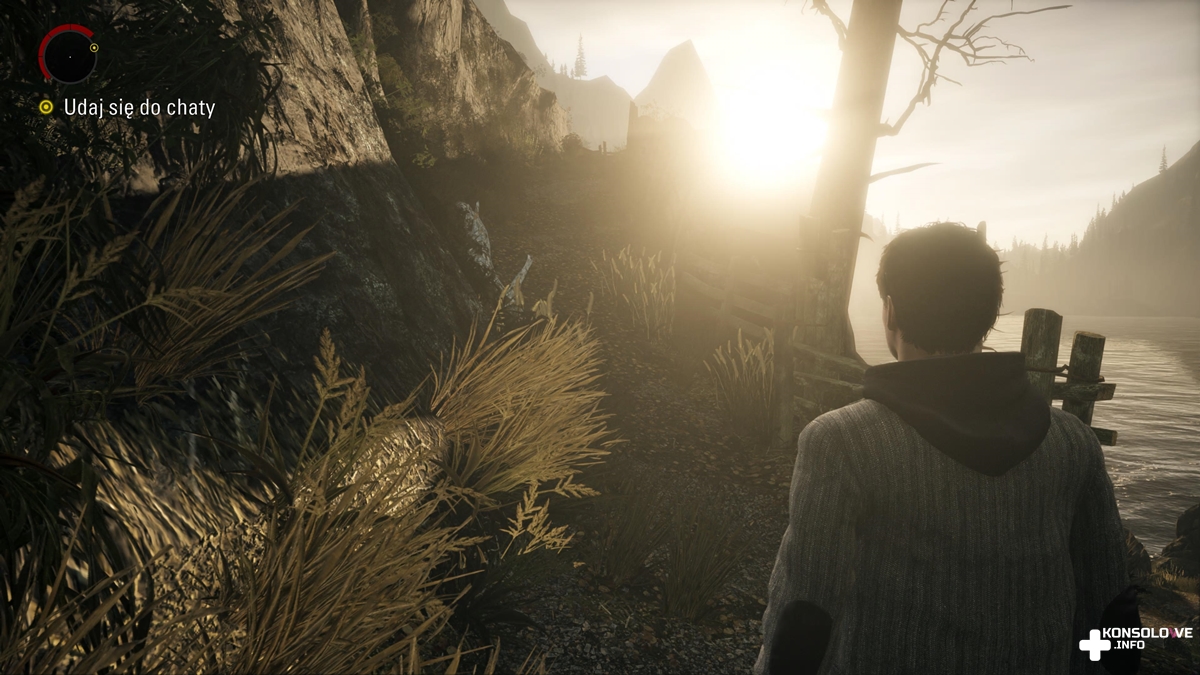Select the 'Udaj się do chaty' objective
The width and height of the screenshot is (1200, 675).
[138, 107]
